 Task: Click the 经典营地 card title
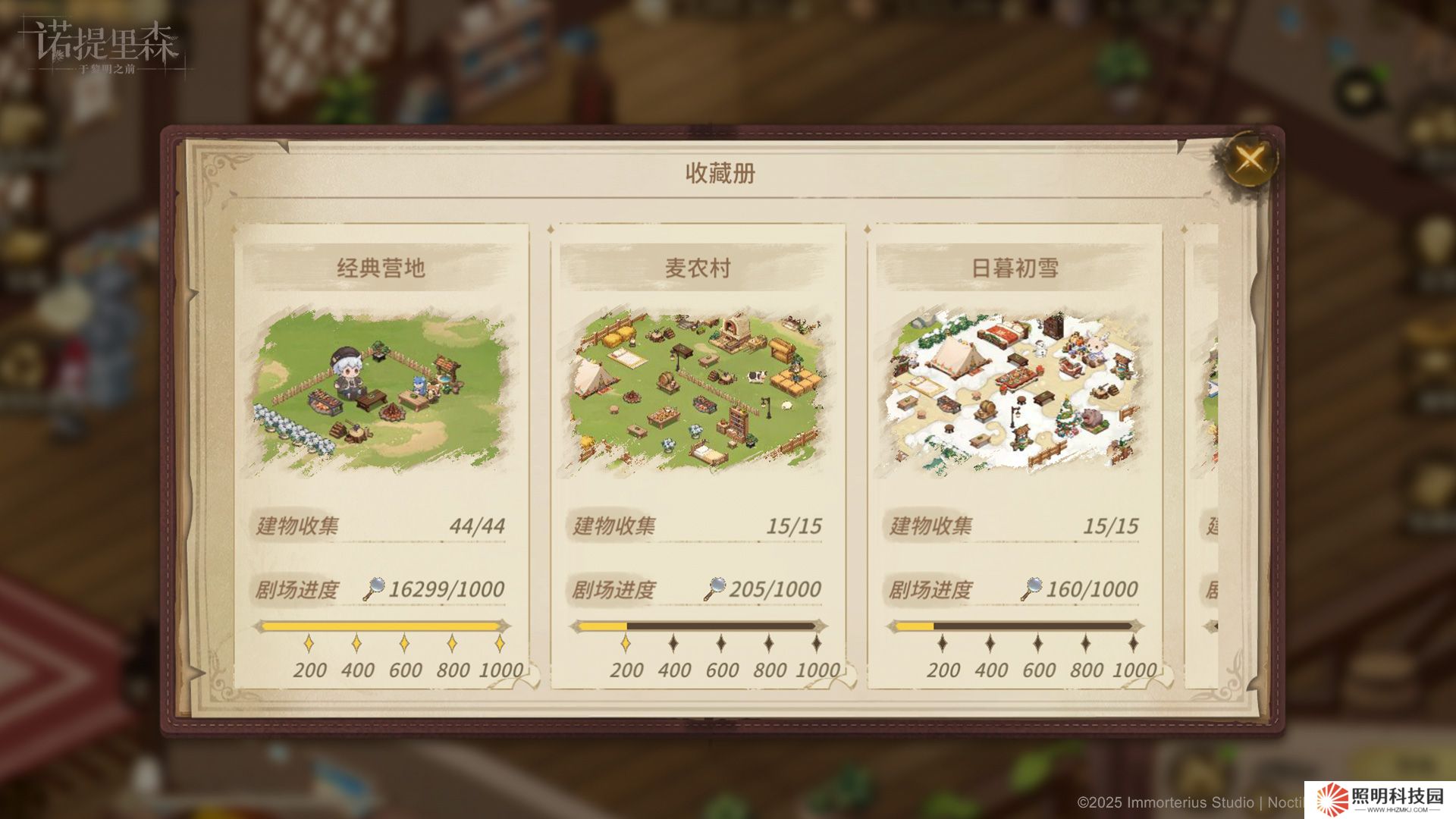(381, 268)
